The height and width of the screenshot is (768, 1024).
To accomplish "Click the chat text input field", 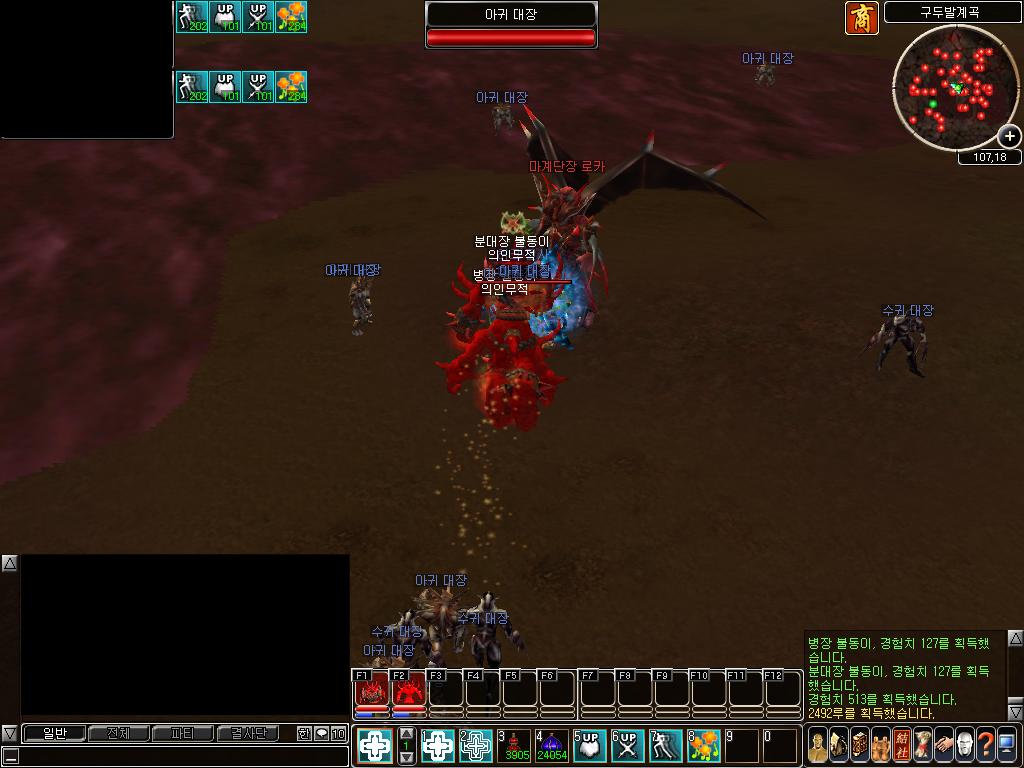I will click(180, 756).
